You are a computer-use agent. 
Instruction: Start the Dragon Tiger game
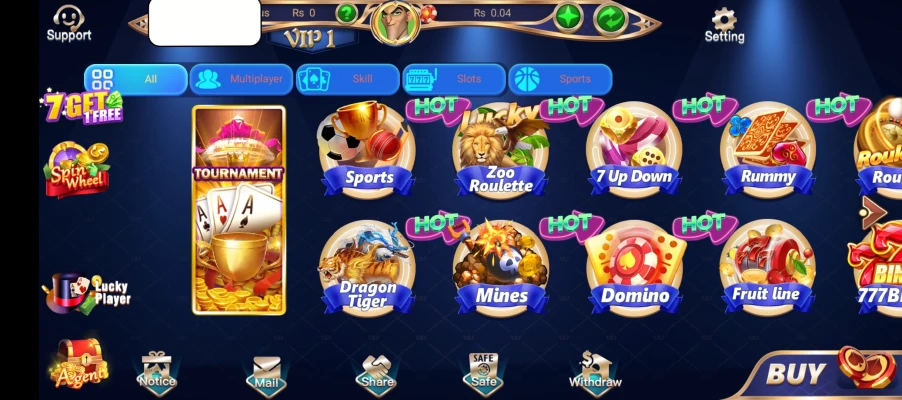point(366,270)
